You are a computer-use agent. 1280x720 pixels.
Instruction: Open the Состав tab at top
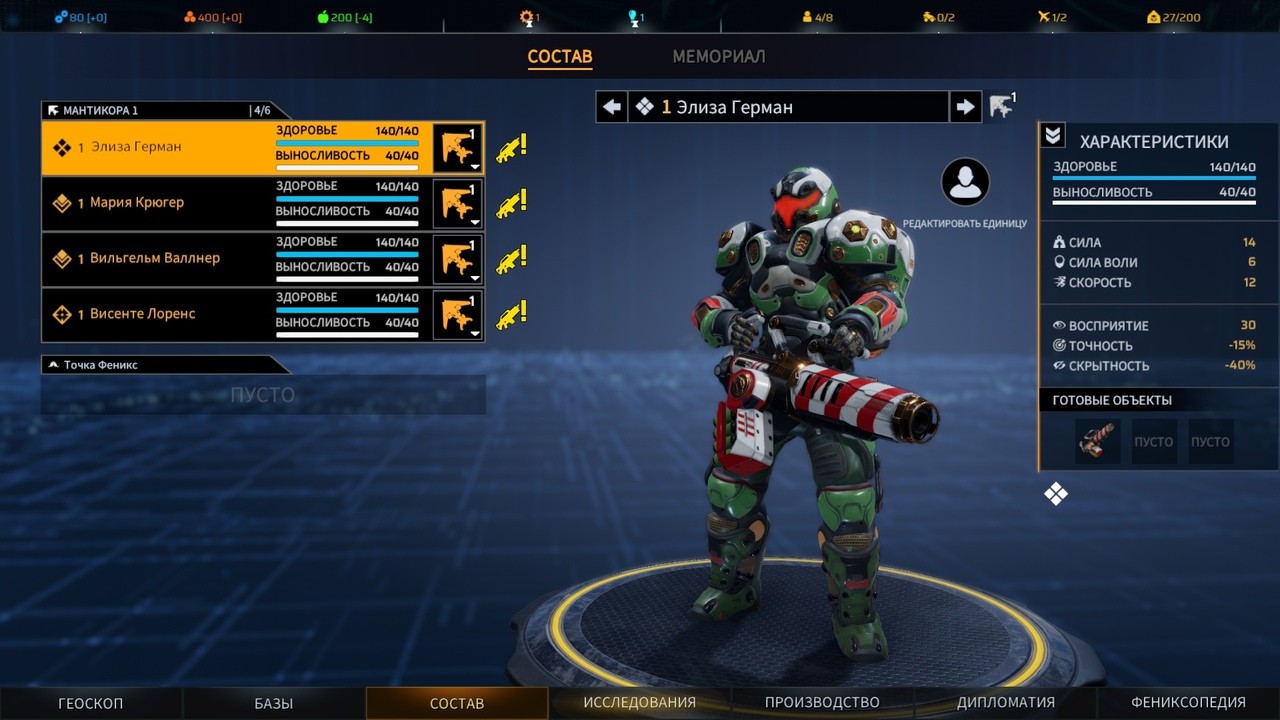[560, 57]
